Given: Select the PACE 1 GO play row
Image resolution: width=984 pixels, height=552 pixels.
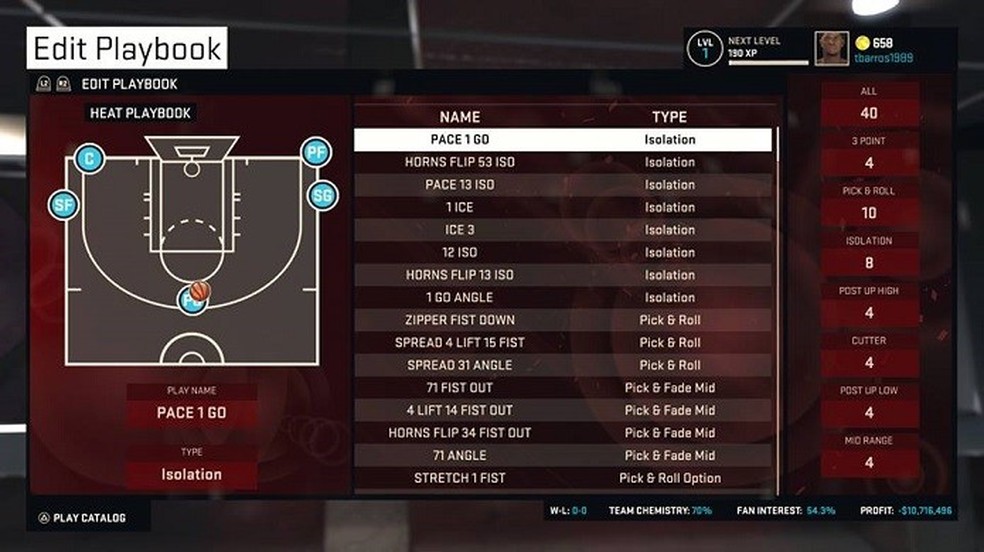Looking at the screenshot, I should pos(562,140).
